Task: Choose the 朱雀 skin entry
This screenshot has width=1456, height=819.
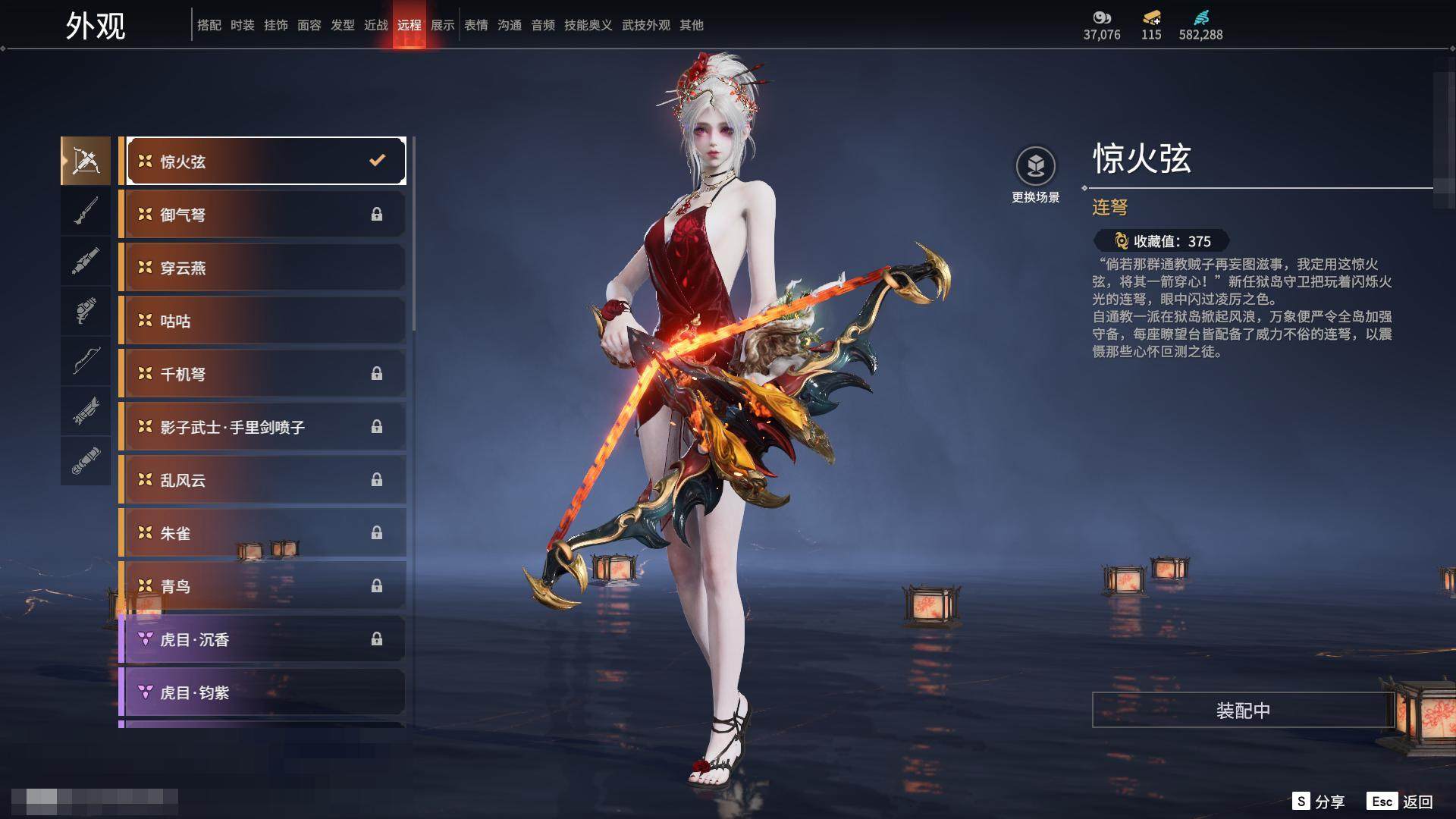Action: pyautogui.click(x=262, y=533)
